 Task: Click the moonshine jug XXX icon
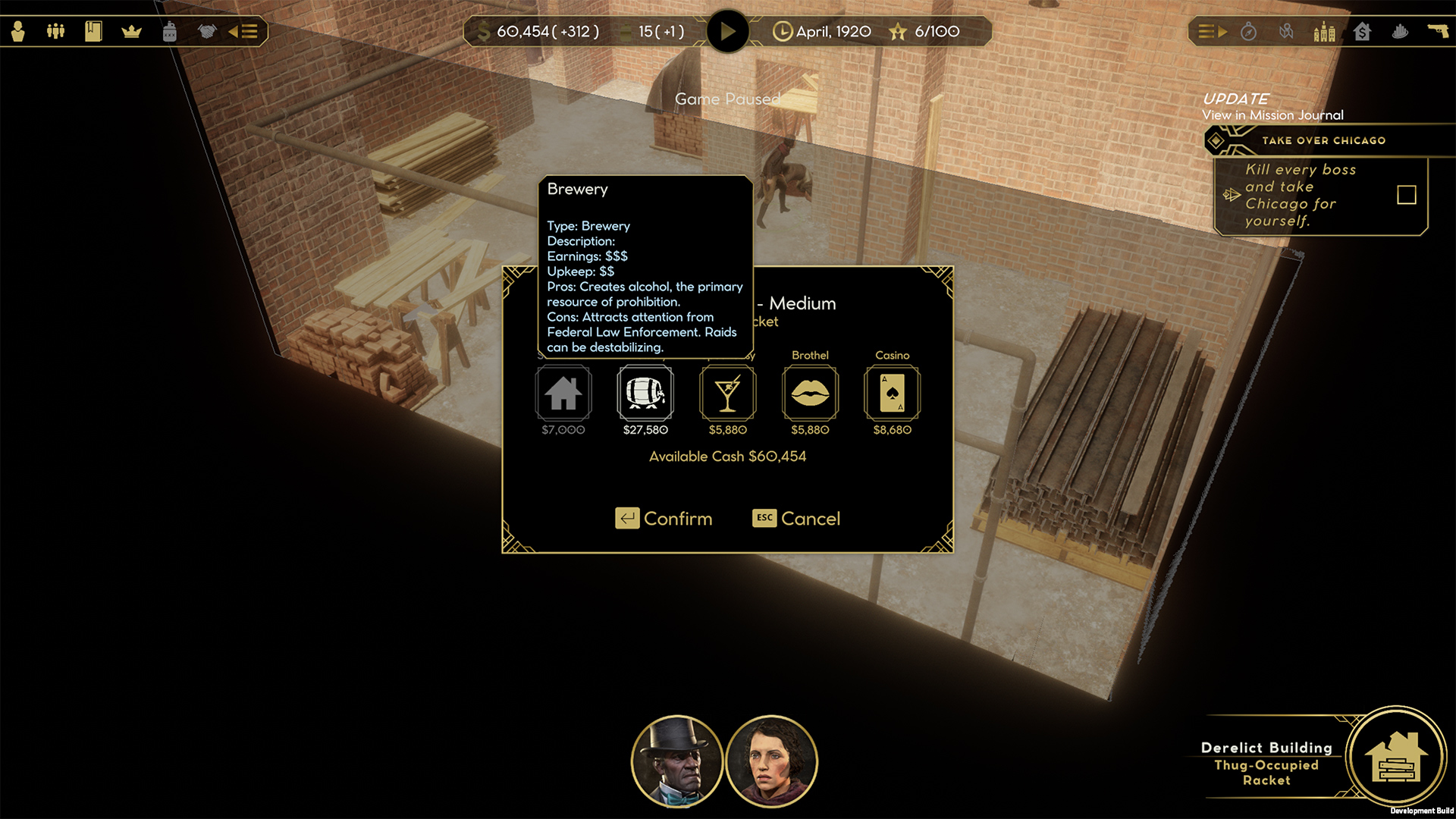(x=170, y=32)
